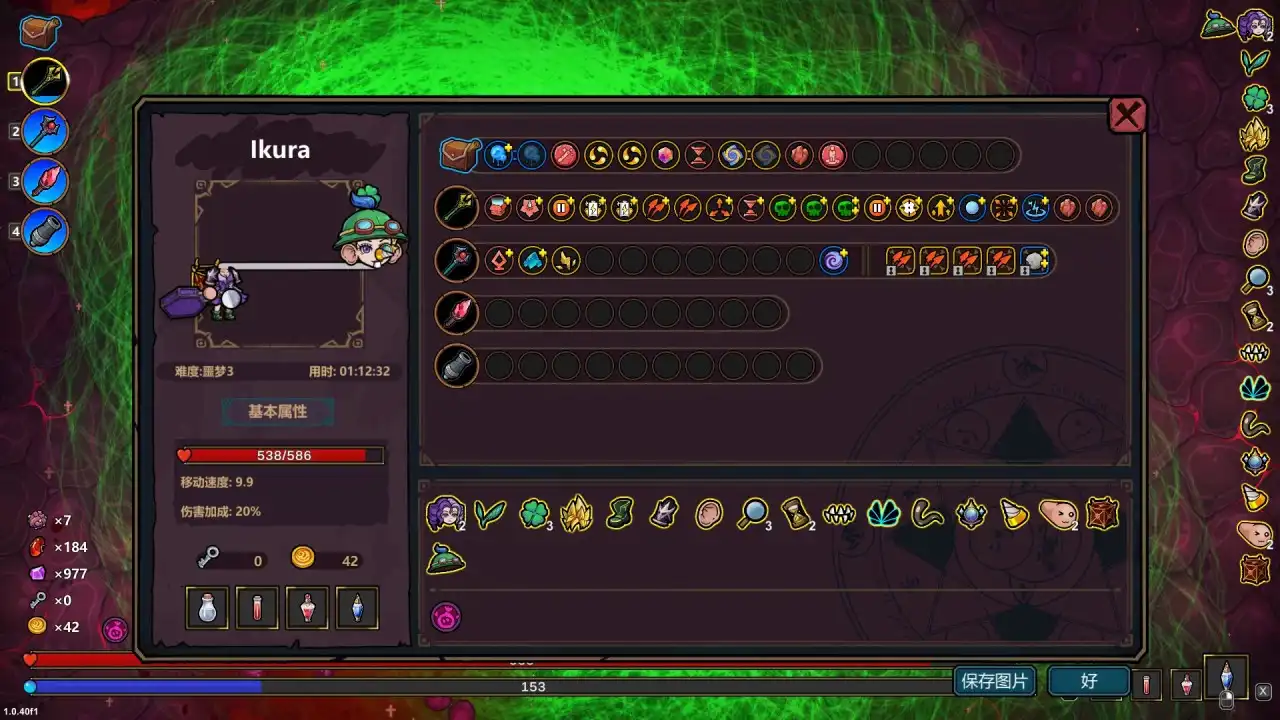Select the blue crystal potion slot in panel
Viewport: 1280px width, 720px height.
pos(357,607)
